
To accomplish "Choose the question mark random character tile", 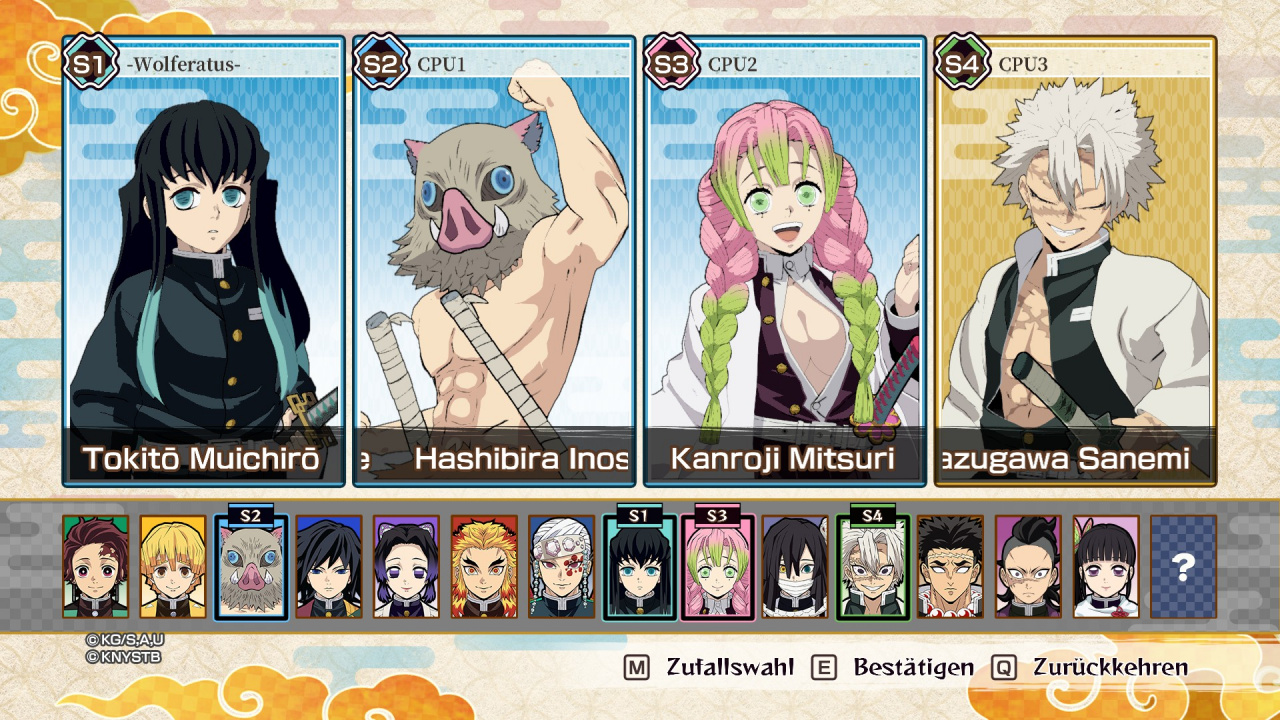I will coord(1183,567).
